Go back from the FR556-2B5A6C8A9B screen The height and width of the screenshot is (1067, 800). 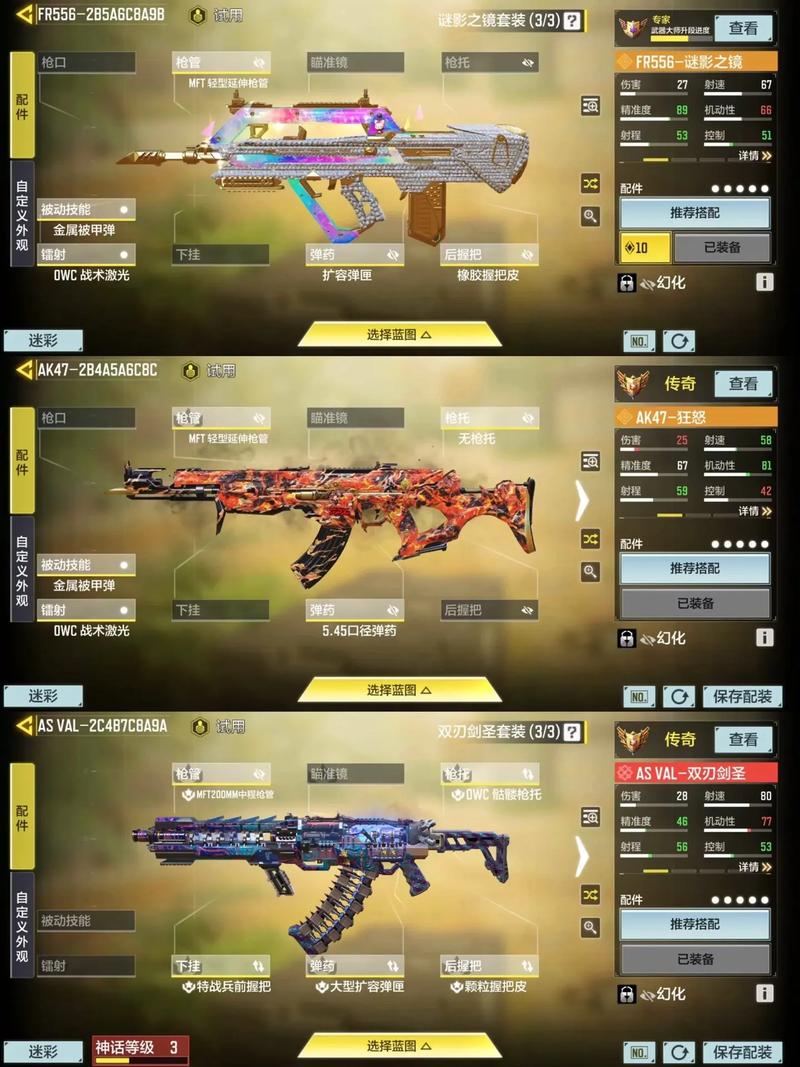point(24,15)
